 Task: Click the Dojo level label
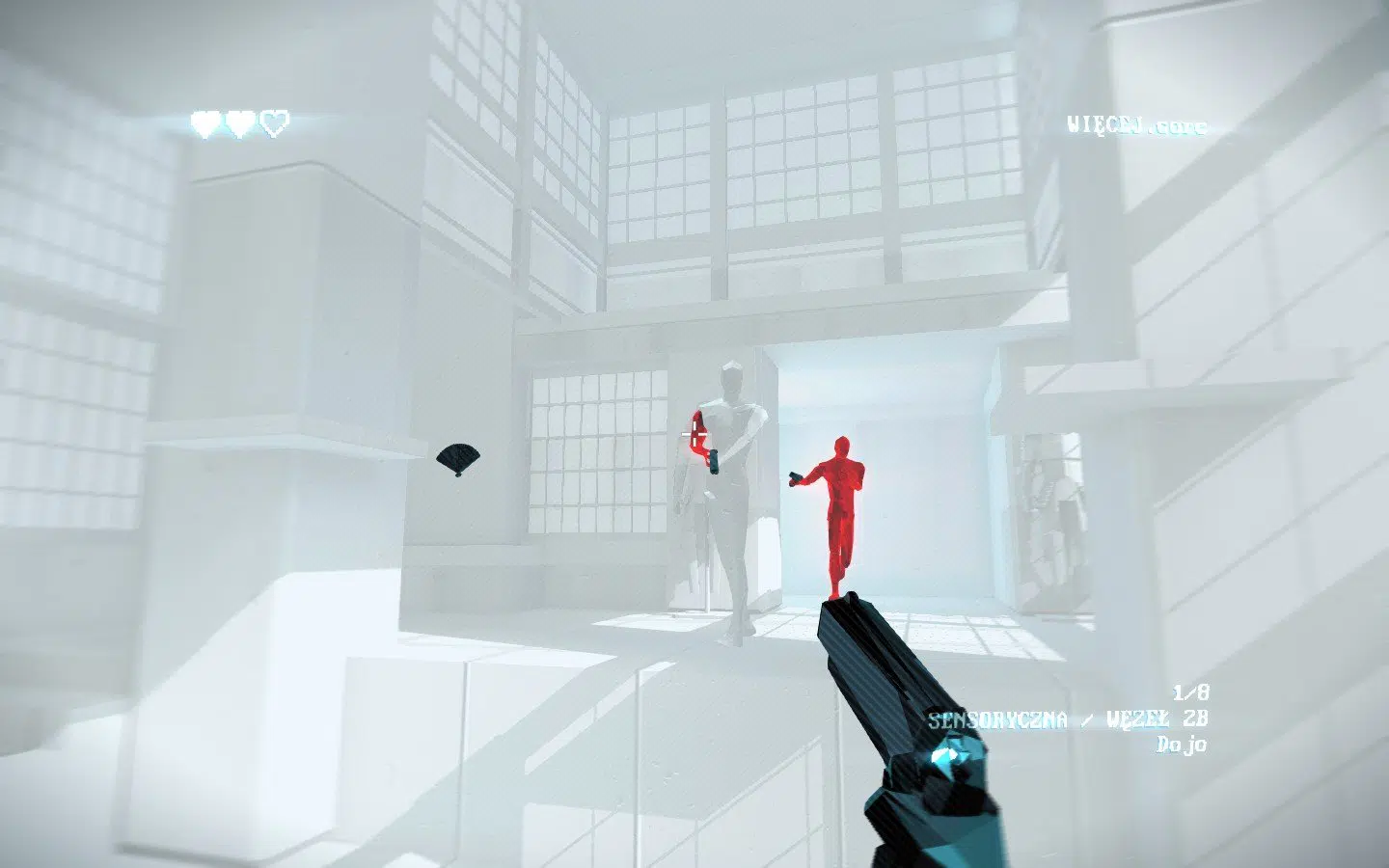1184,745
